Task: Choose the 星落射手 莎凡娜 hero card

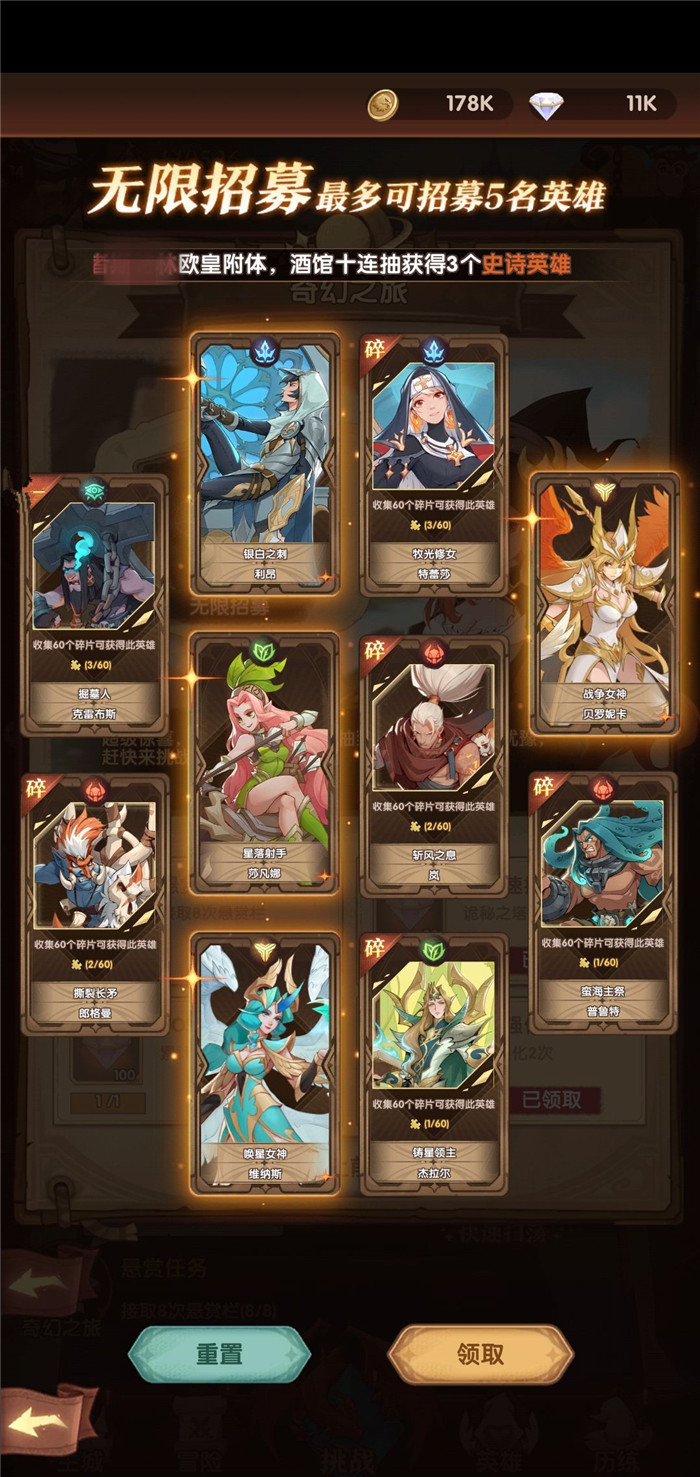Action: pos(265,762)
